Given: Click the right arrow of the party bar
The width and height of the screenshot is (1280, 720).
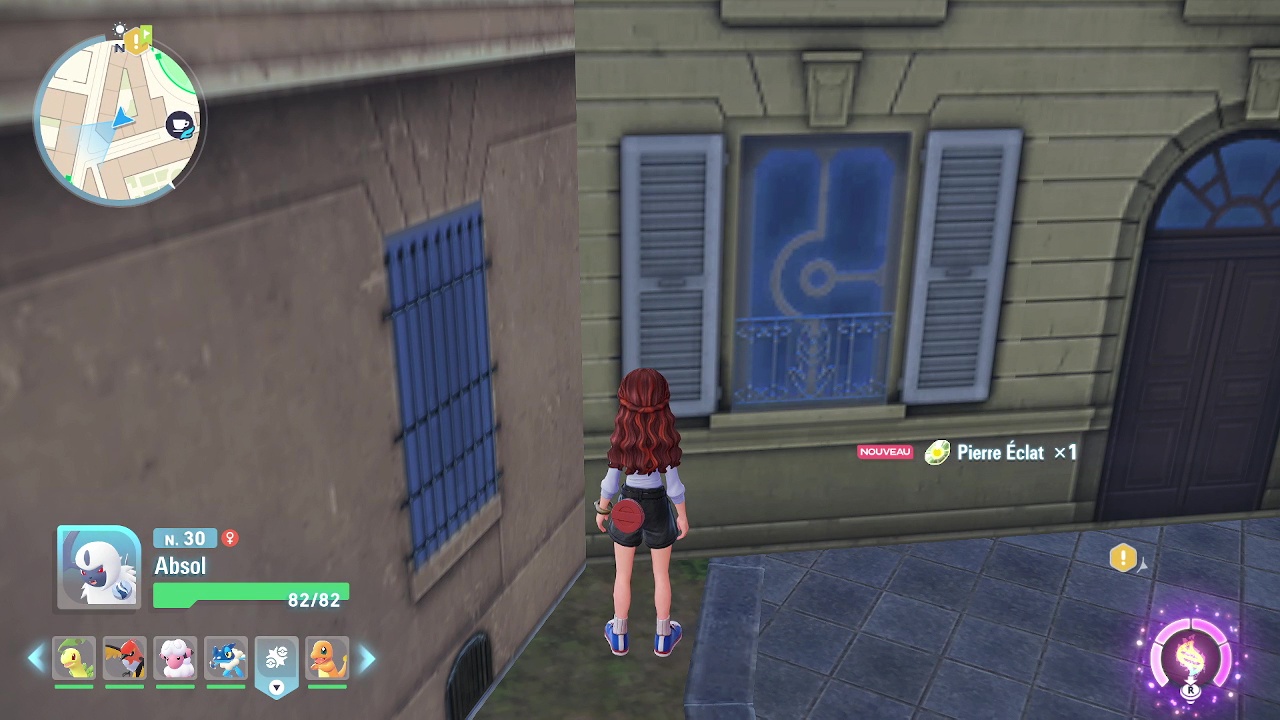Looking at the screenshot, I should pyautogui.click(x=367, y=658).
